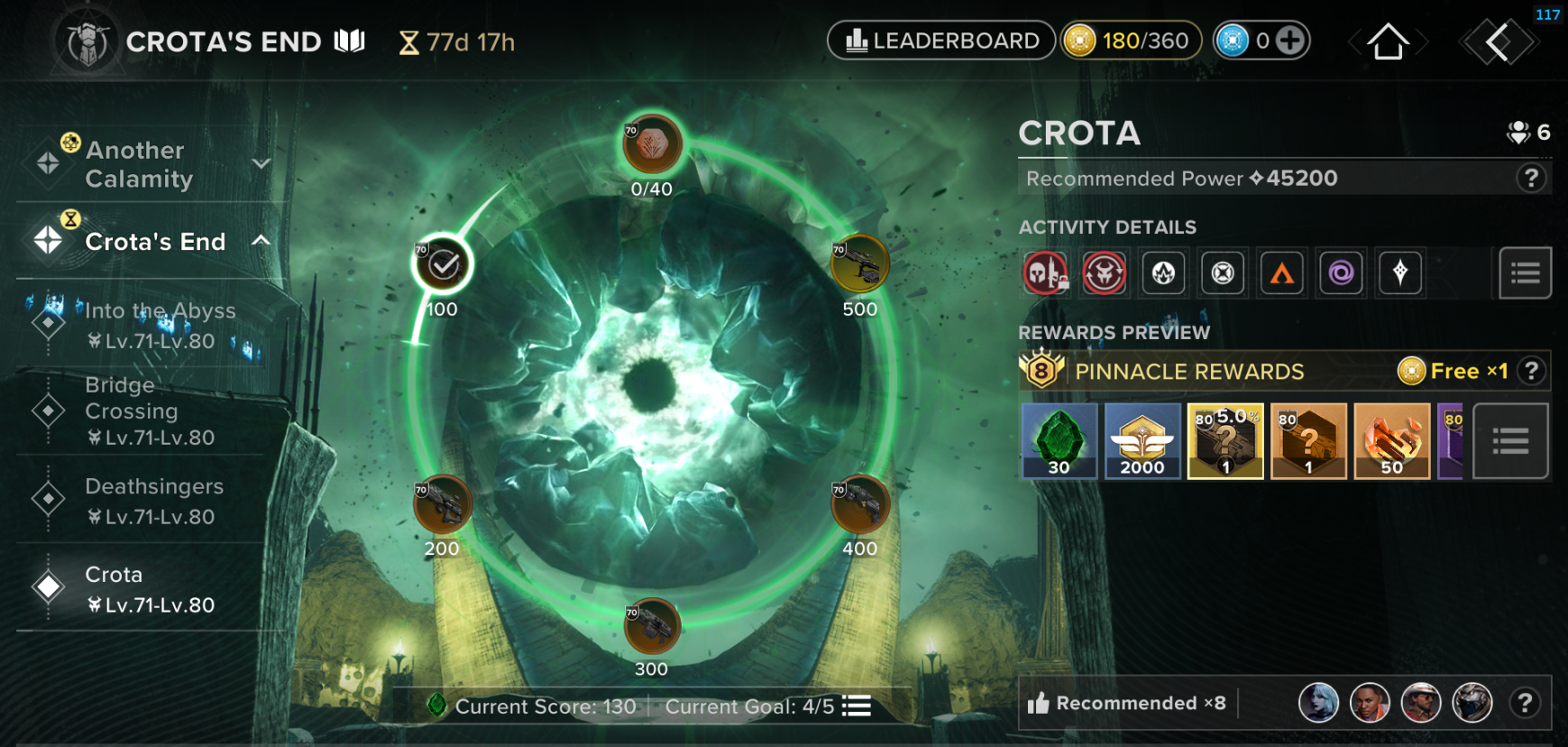
Task: Expand the Another Calamity raid entry
Action: 261,163
